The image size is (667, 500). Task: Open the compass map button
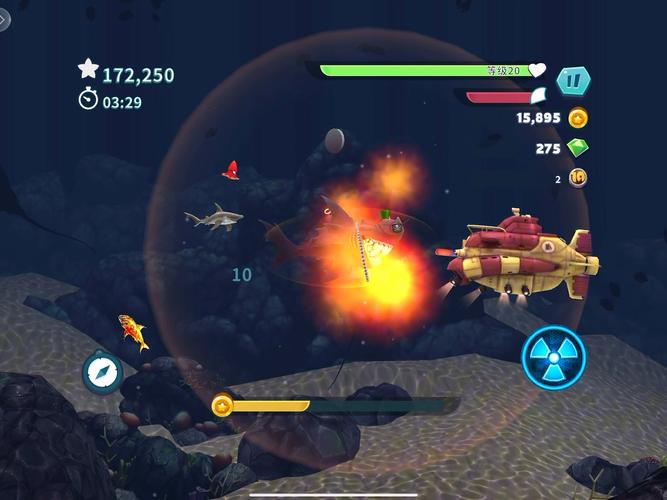[x=102, y=371]
